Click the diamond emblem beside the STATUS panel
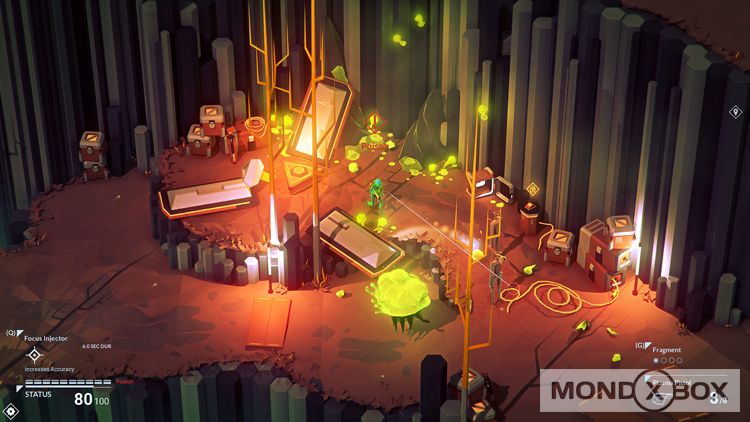This screenshot has width=750, height=422. click(10, 410)
